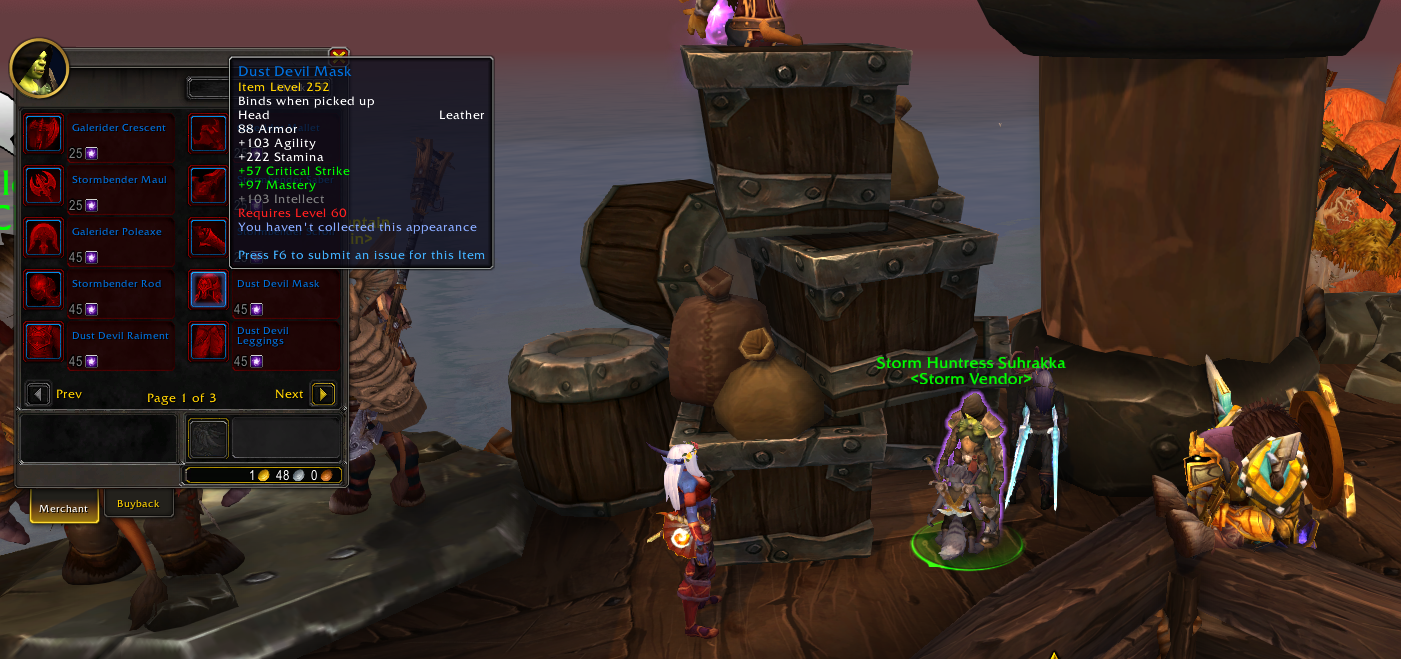
Task: Purchase the Dust Devil Leggings
Action: [x=208, y=342]
